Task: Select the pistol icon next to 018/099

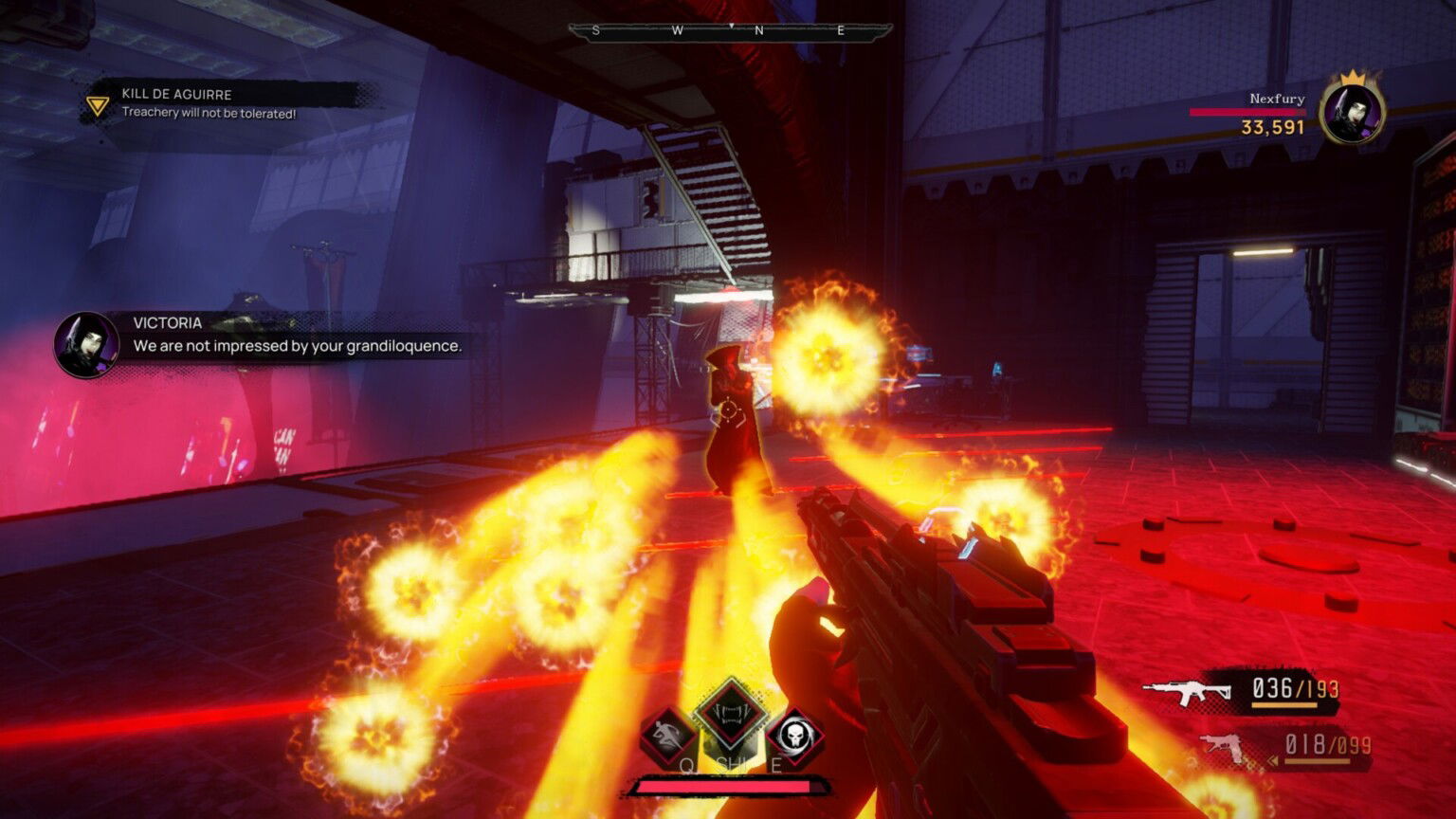Action: [1223, 745]
